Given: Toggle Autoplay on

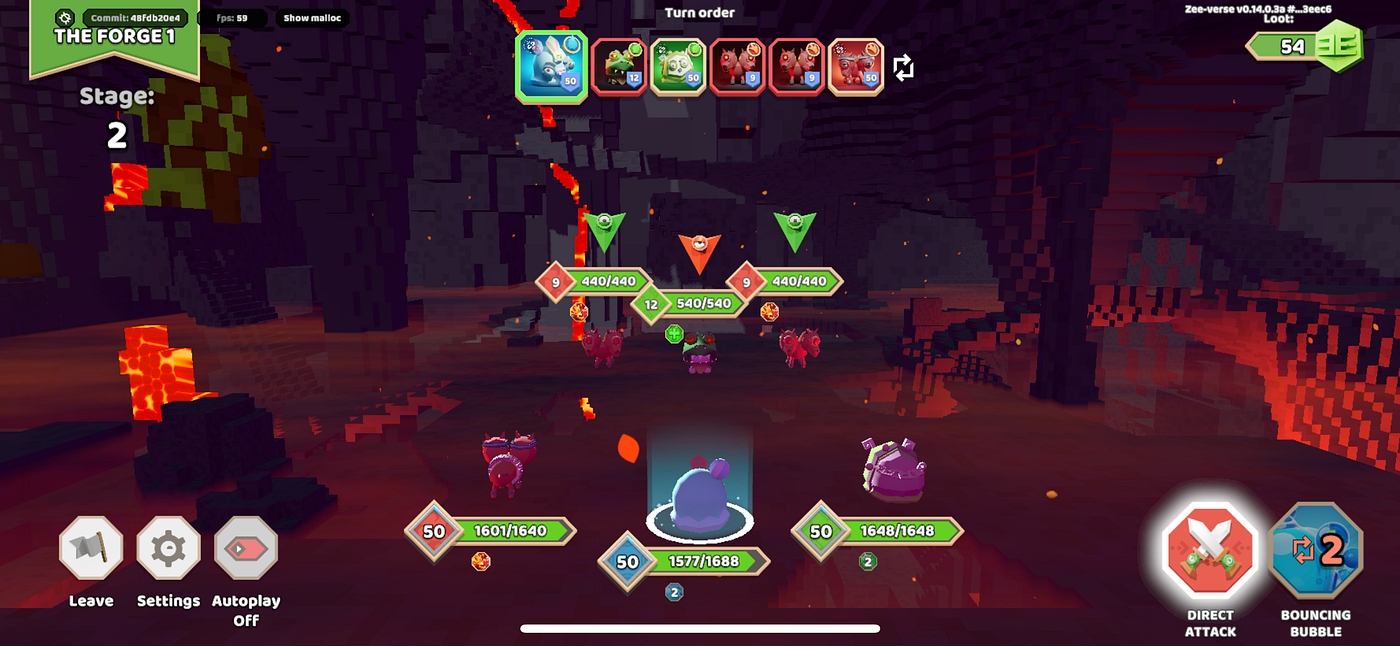Looking at the screenshot, I should pos(246,548).
